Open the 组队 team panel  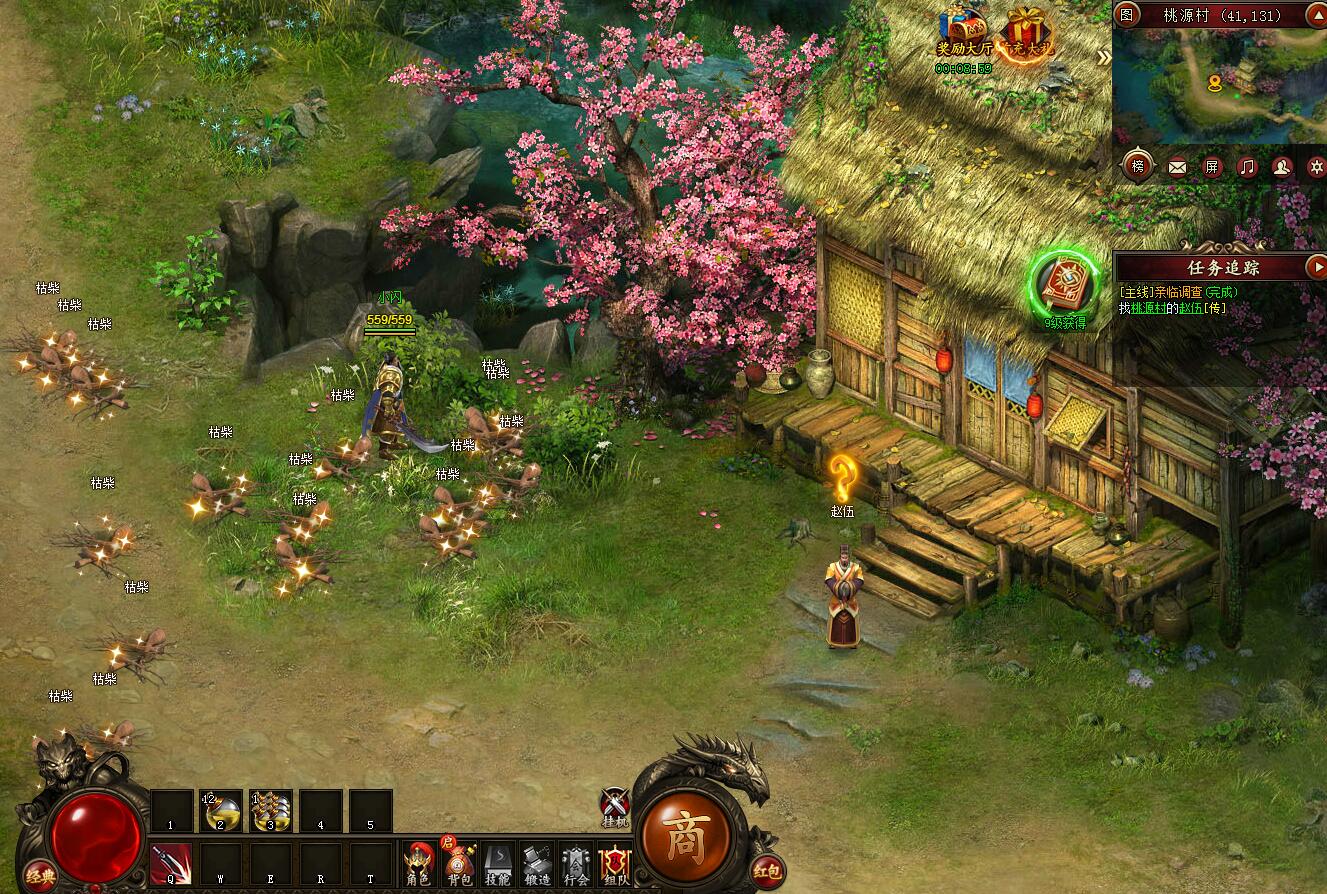614,863
